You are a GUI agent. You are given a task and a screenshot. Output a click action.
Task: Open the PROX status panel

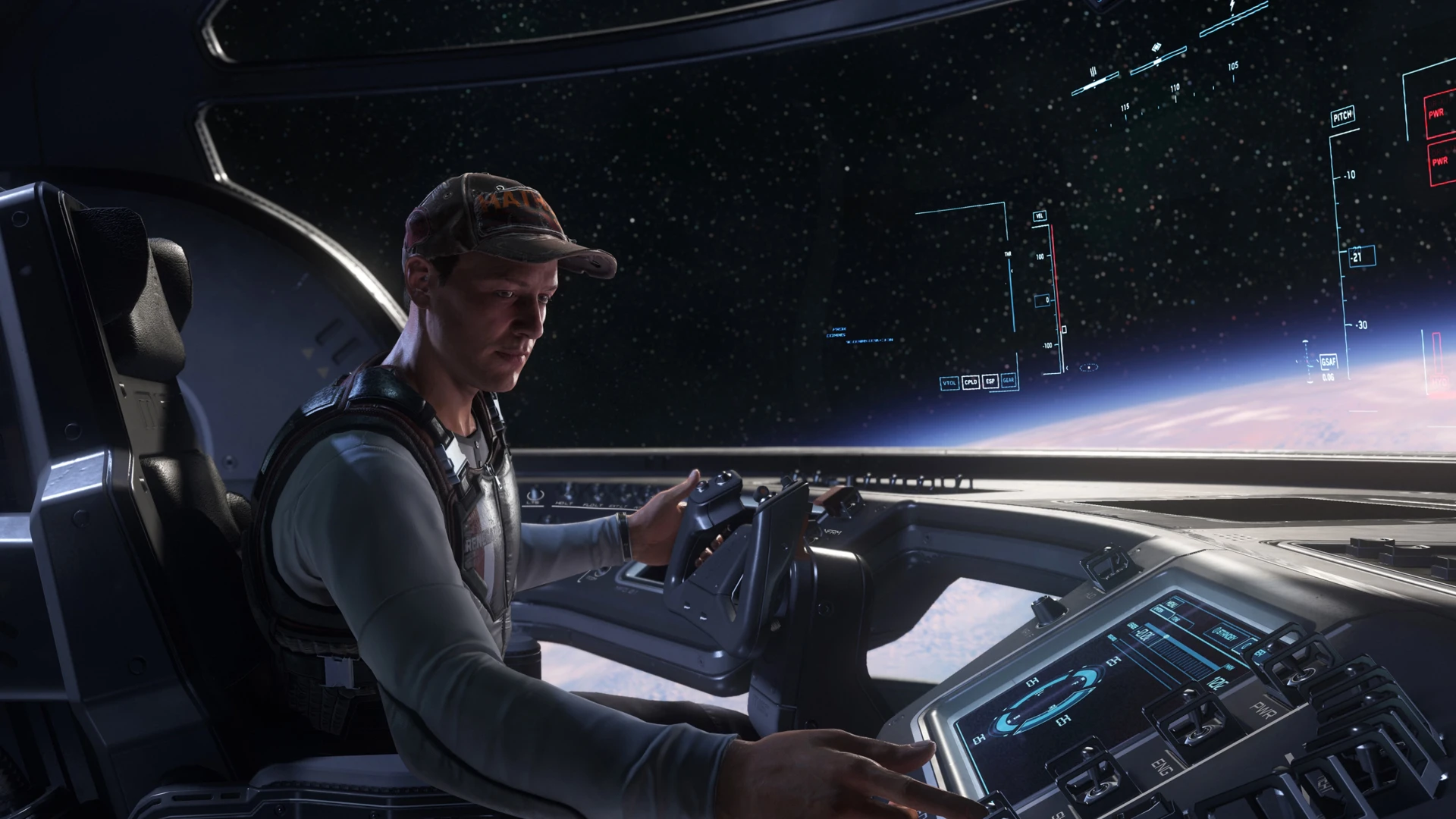point(839,329)
